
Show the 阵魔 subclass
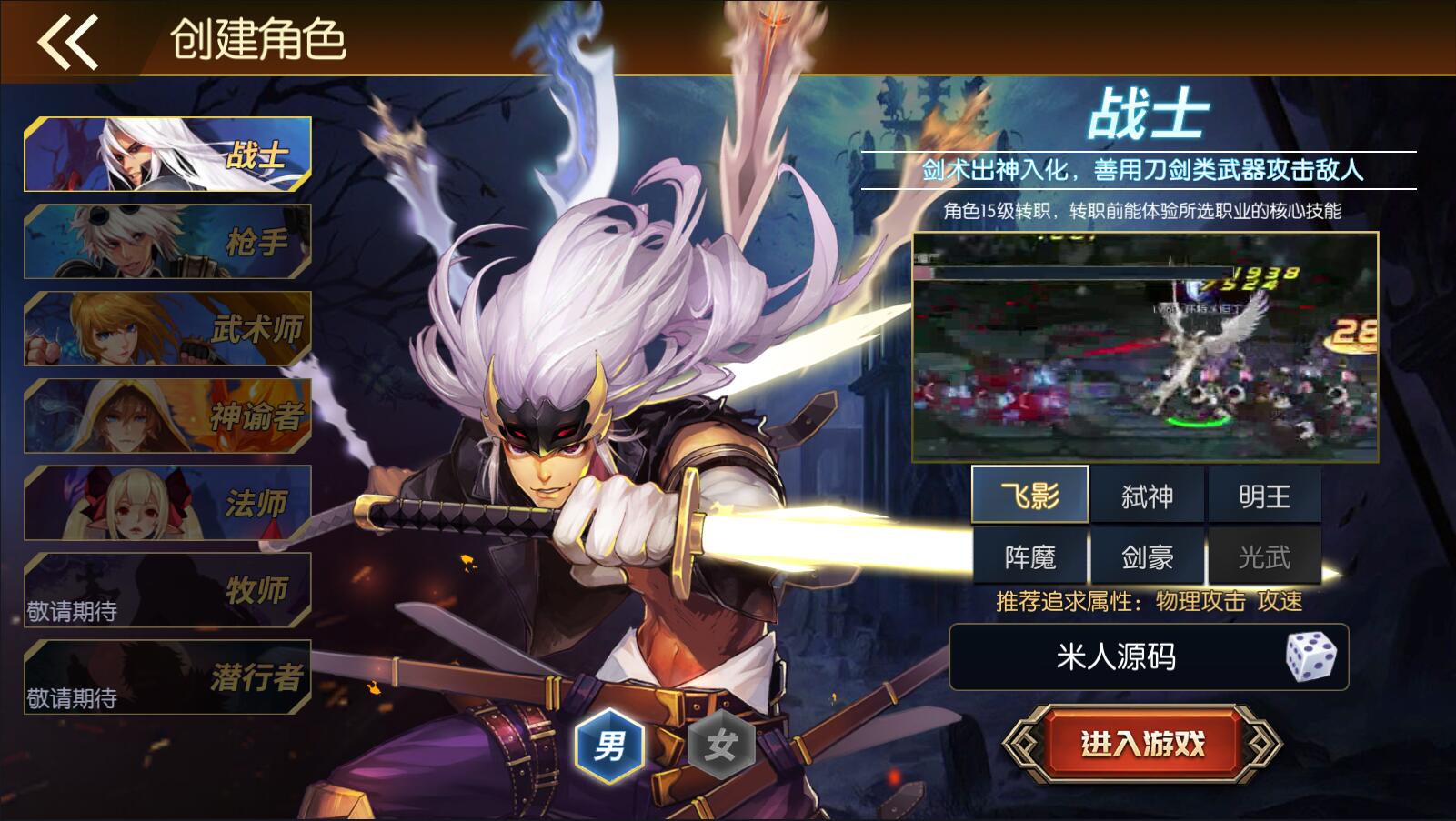pyautogui.click(x=1029, y=556)
